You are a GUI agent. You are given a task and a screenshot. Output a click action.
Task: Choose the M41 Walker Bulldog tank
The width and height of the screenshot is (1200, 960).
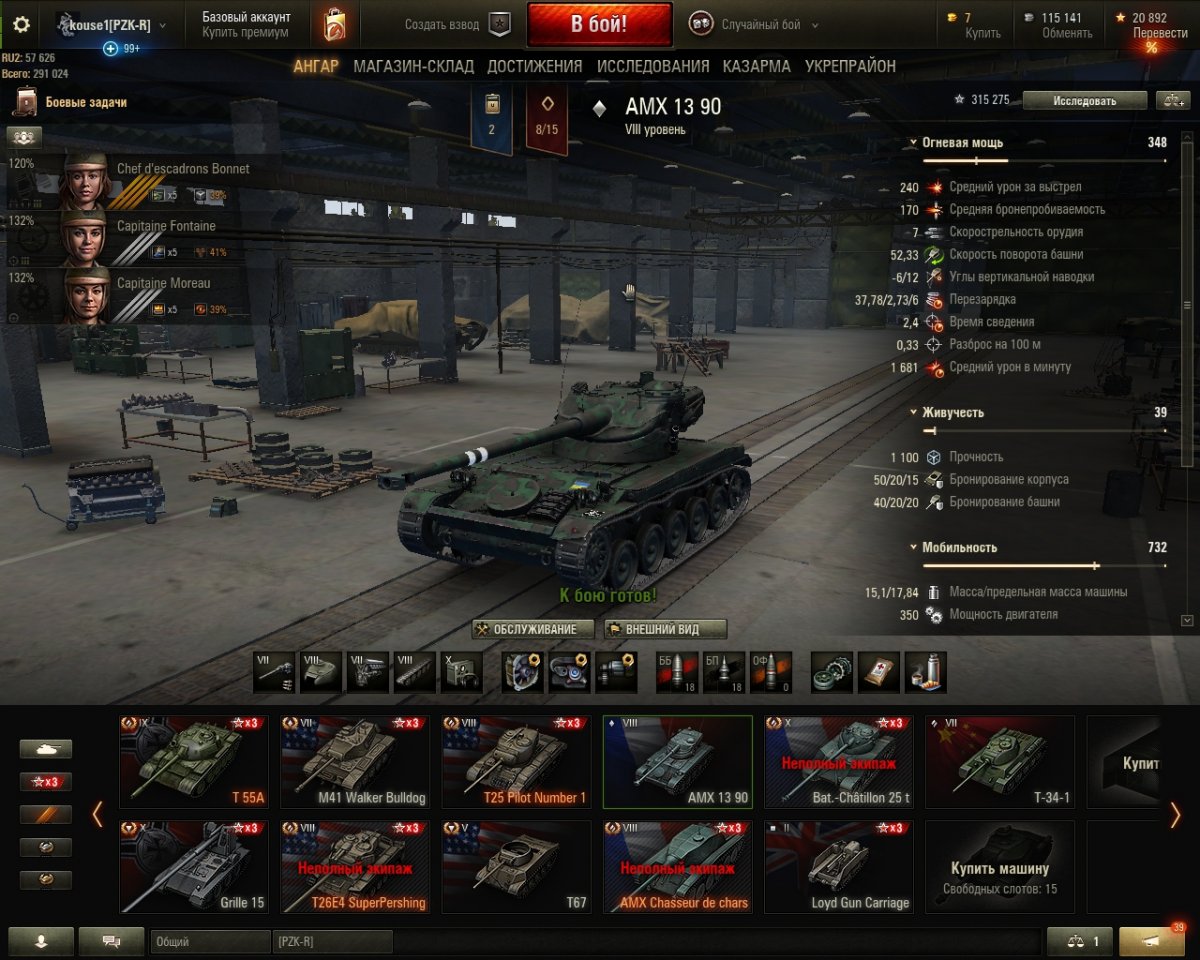pyautogui.click(x=355, y=762)
